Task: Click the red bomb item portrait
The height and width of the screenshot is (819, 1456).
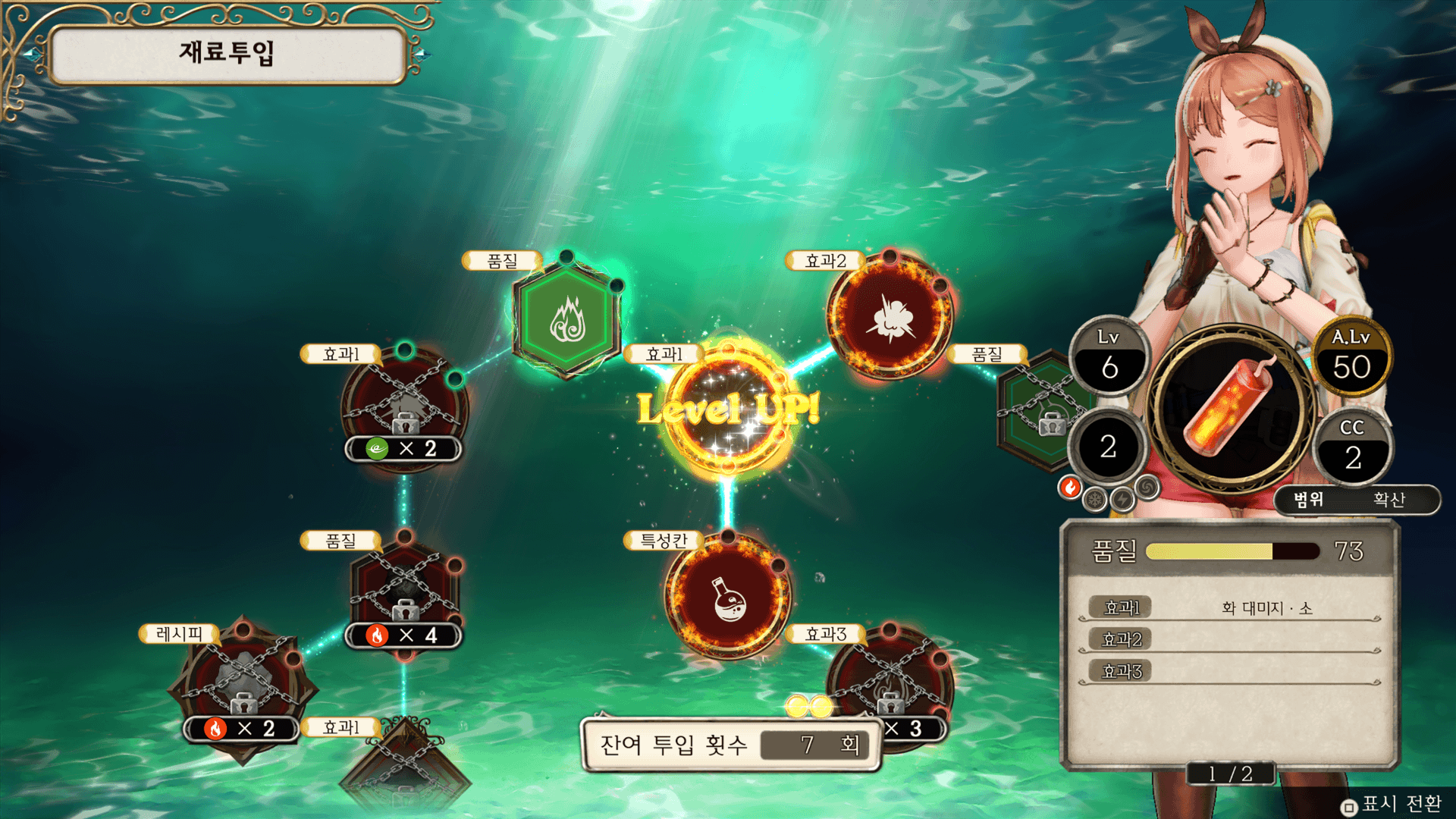Action: (x=1230, y=409)
